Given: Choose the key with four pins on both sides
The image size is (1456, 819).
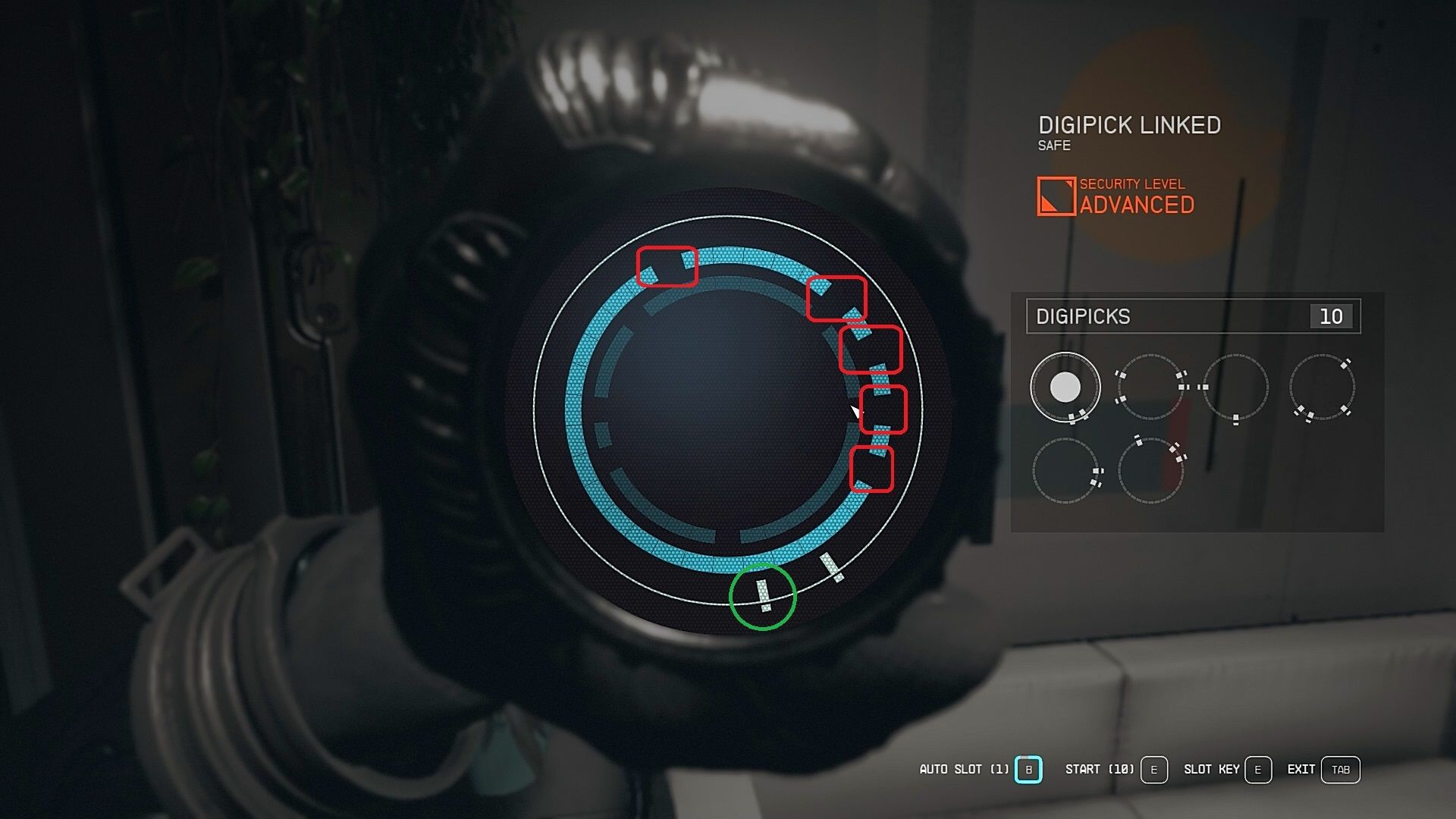Looking at the screenshot, I should tap(1150, 387).
